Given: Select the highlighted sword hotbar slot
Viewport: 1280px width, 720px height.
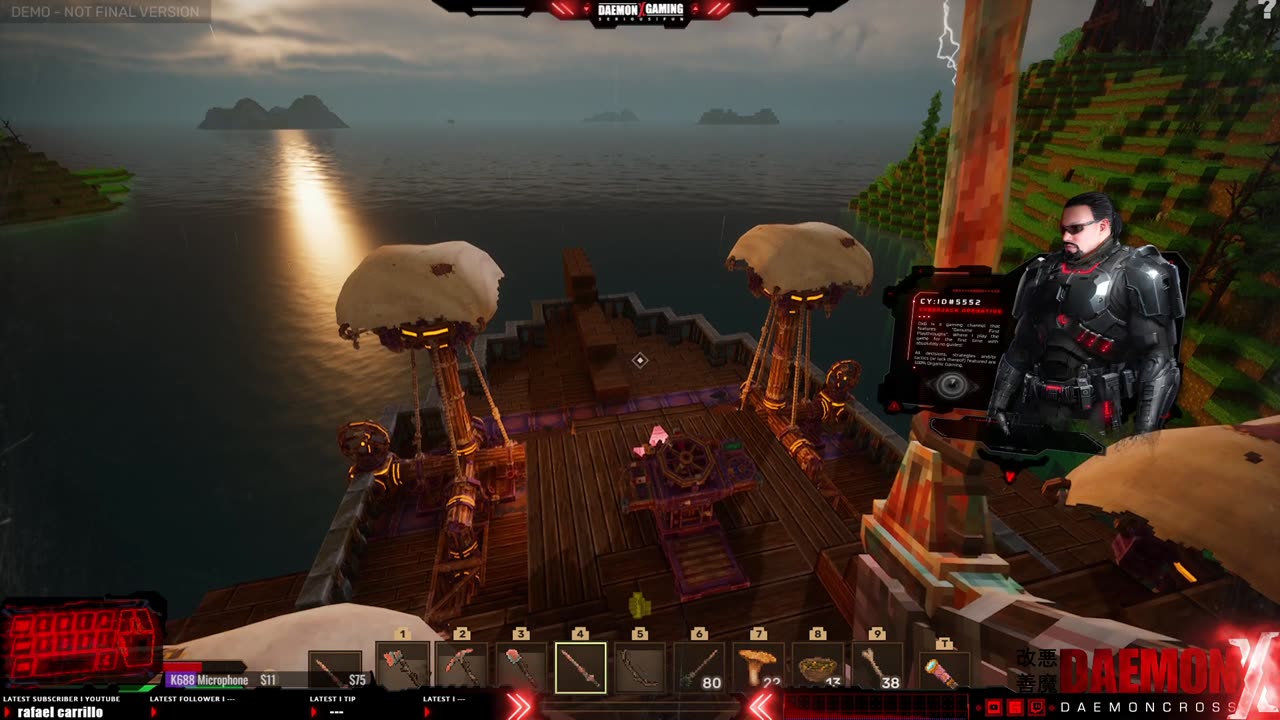Looking at the screenshot, I should coord(580,667).
